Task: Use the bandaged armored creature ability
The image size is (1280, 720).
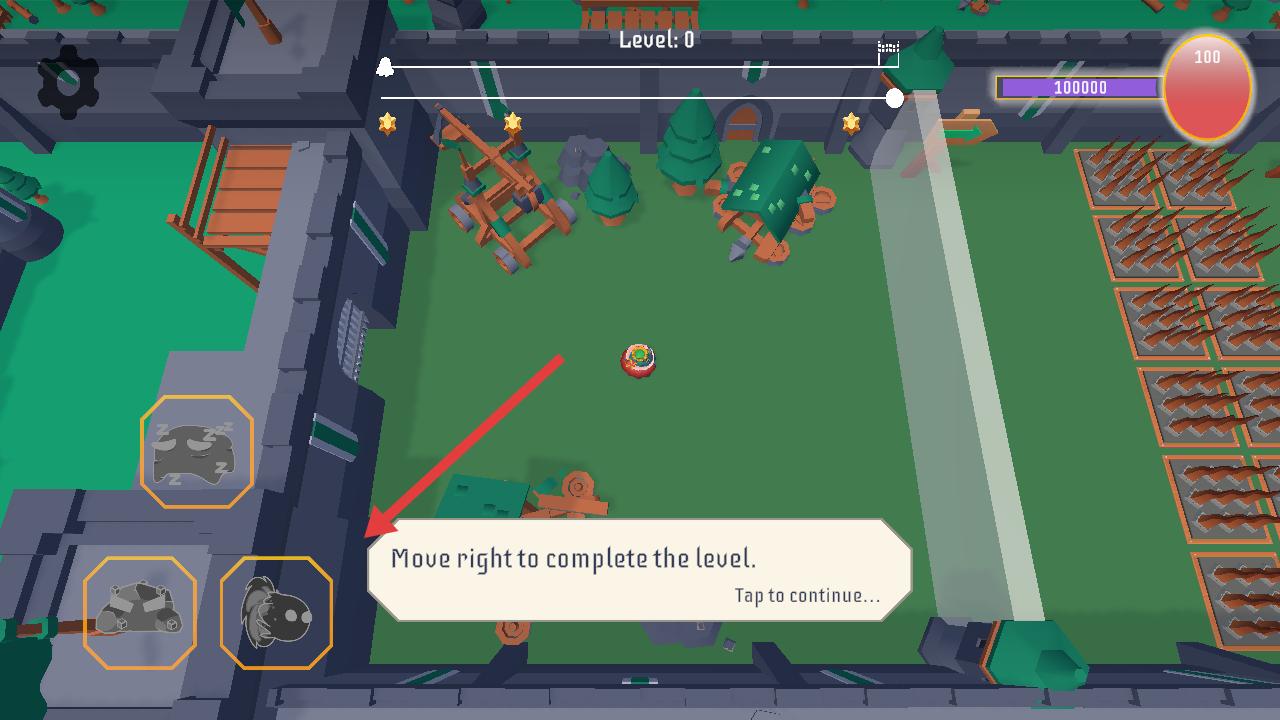Action: pyautogui.click(x=140, y=612)
